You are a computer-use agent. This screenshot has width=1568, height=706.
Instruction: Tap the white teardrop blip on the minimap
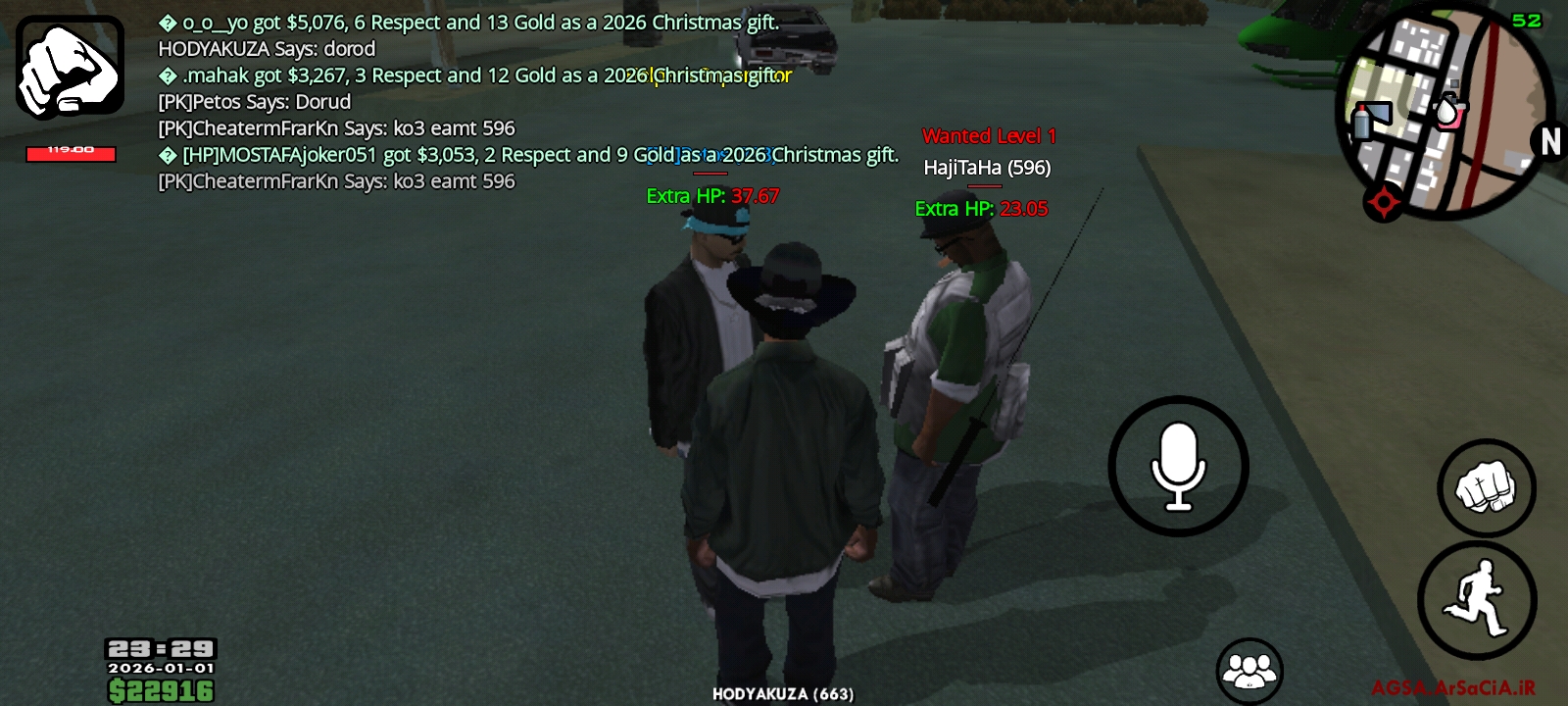[x=1448, y=111]
